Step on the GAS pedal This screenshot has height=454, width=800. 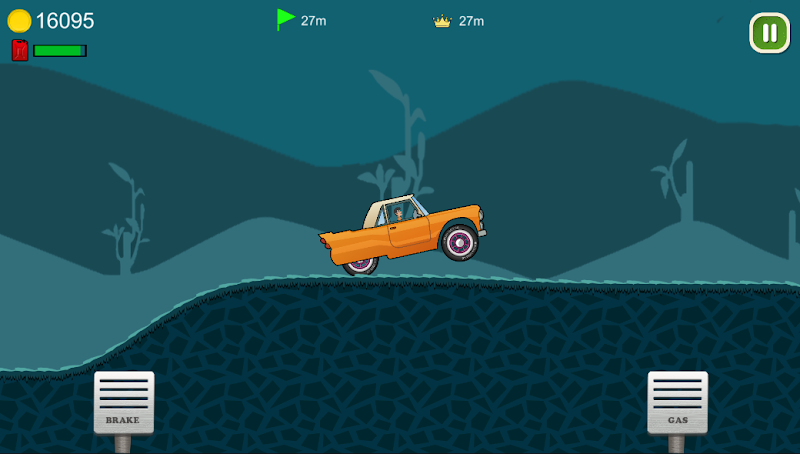tap(677, 402)
